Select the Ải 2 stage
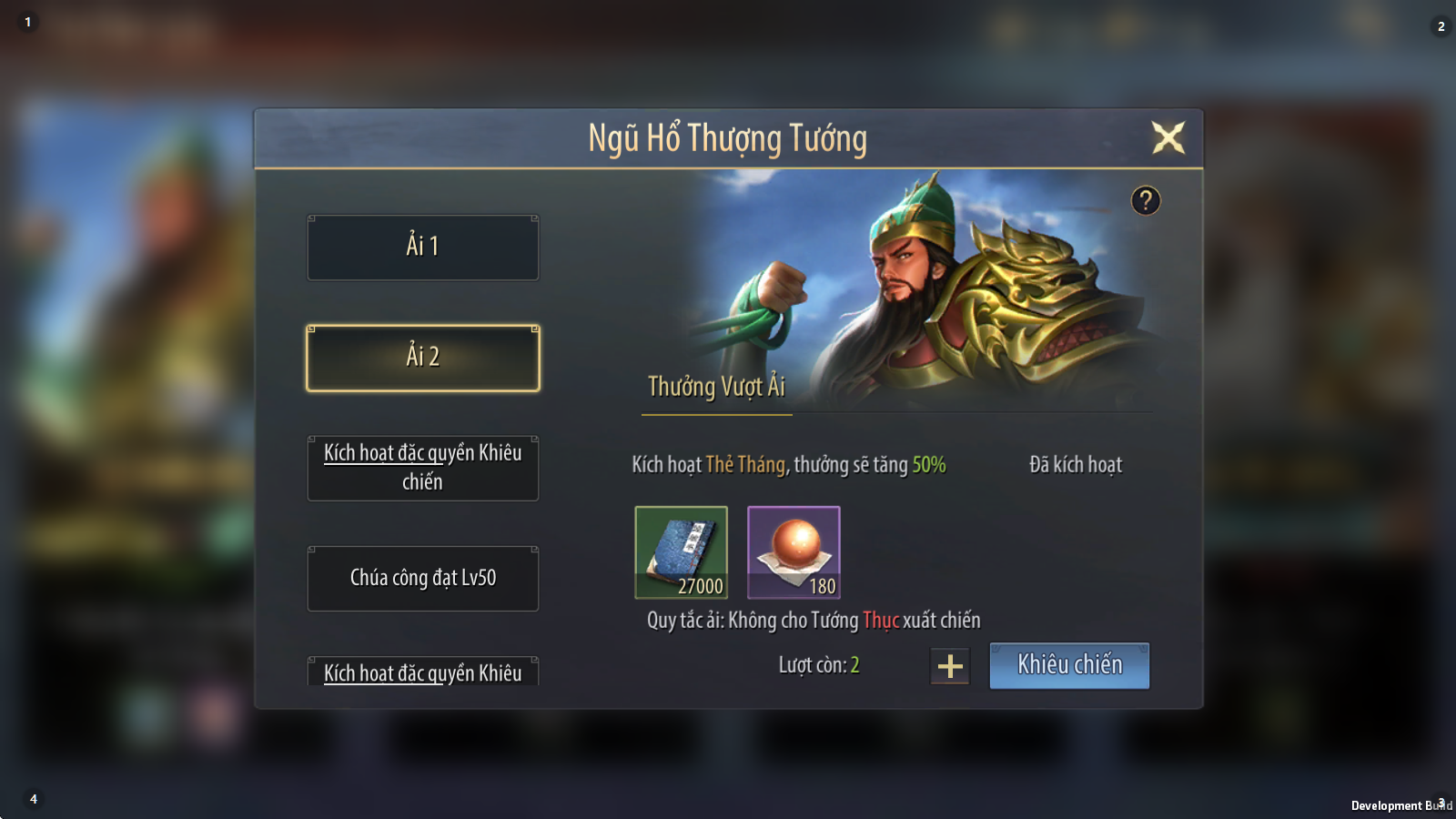 pos(423,358)
